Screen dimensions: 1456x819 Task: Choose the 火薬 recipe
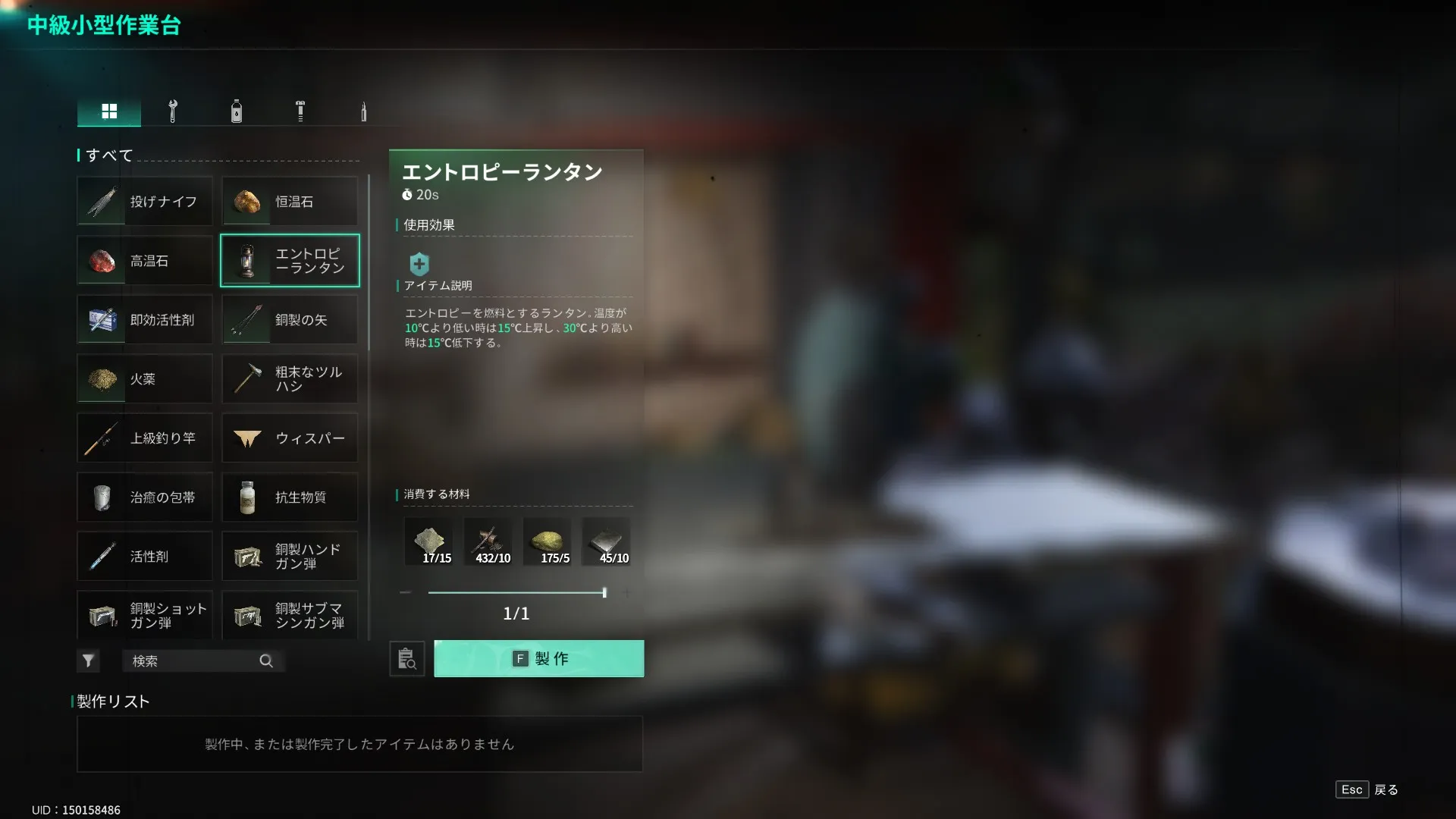point(145,379)
